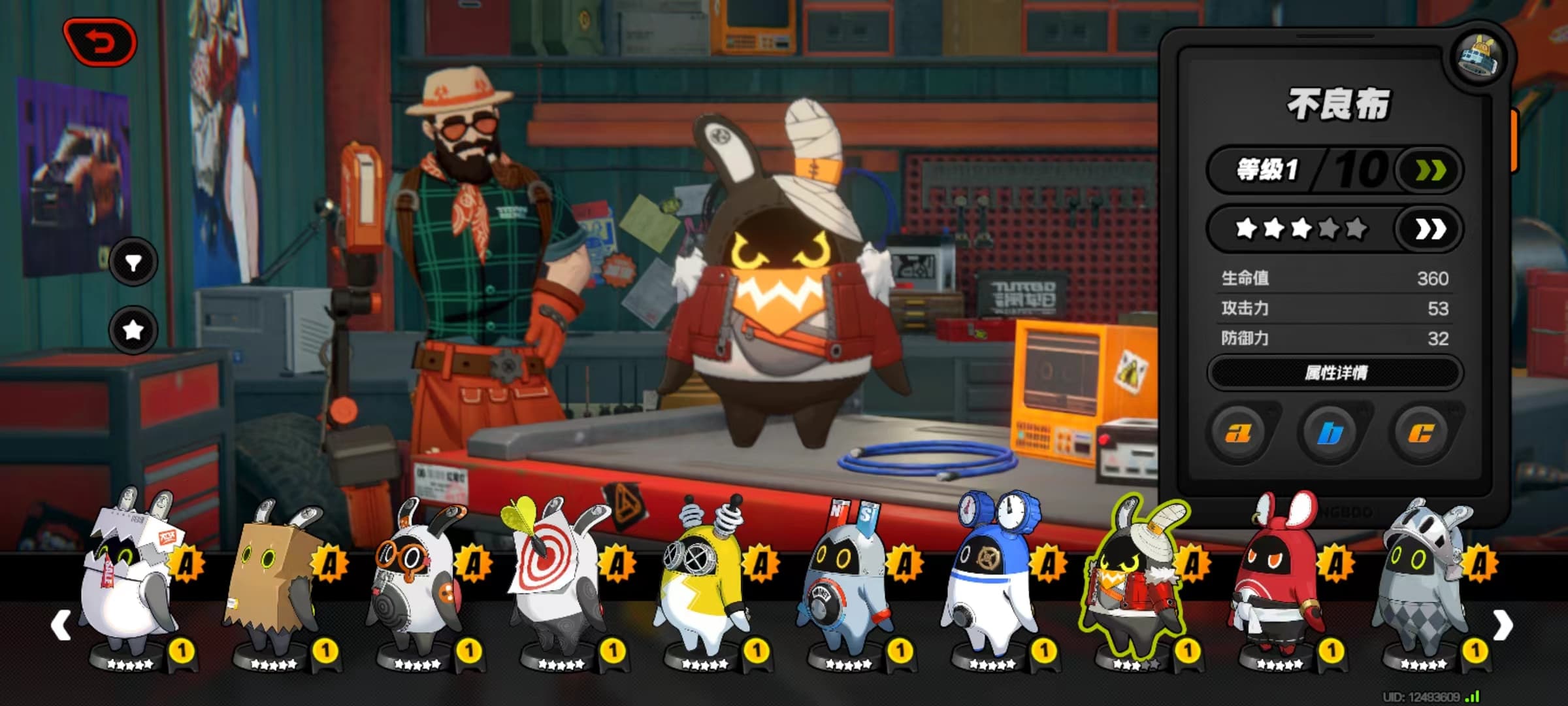Open star upgrade with the white arrows
The image size is (1568, 706).
pyautogui.click(x=1429, y=229)
